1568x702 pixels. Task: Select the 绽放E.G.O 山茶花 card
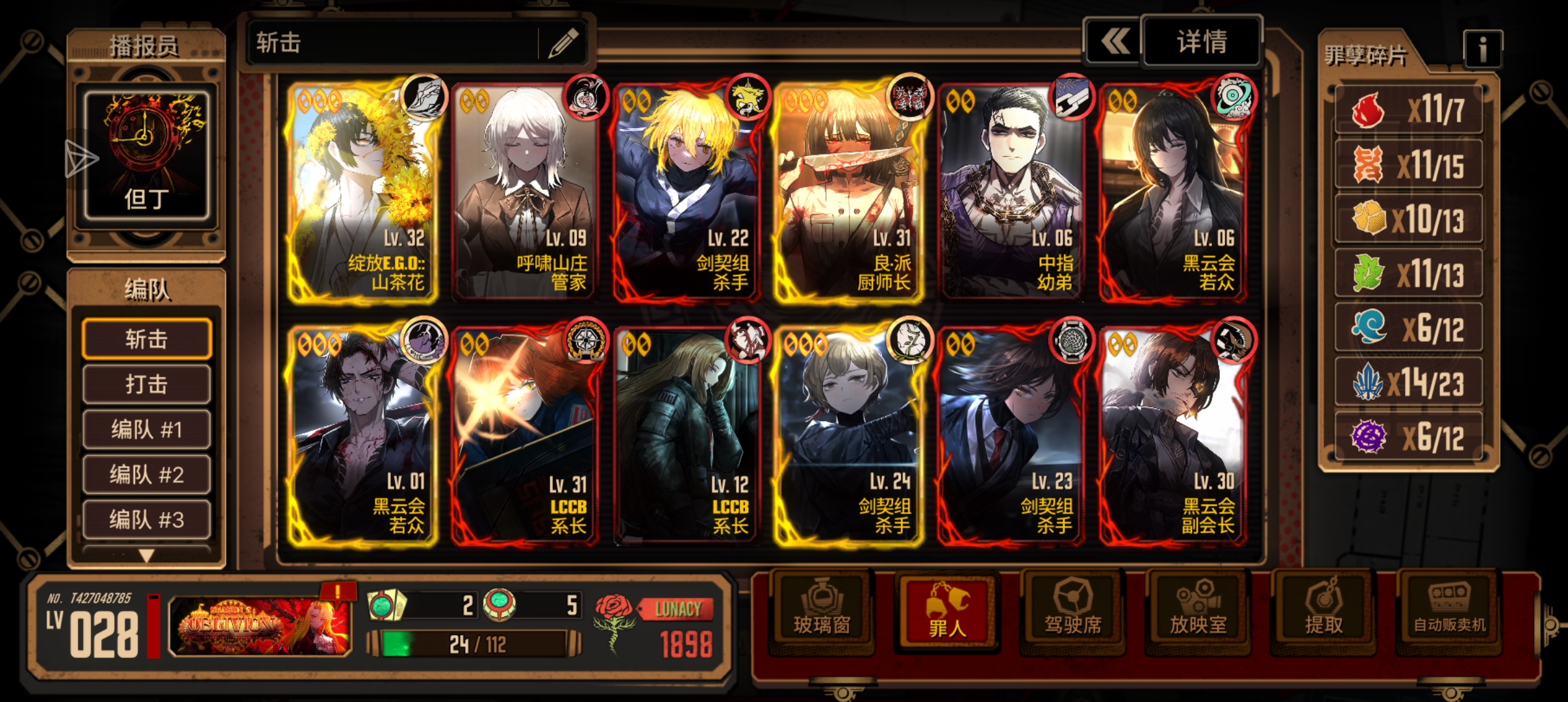pyautogui.click(x=362, y=192)
